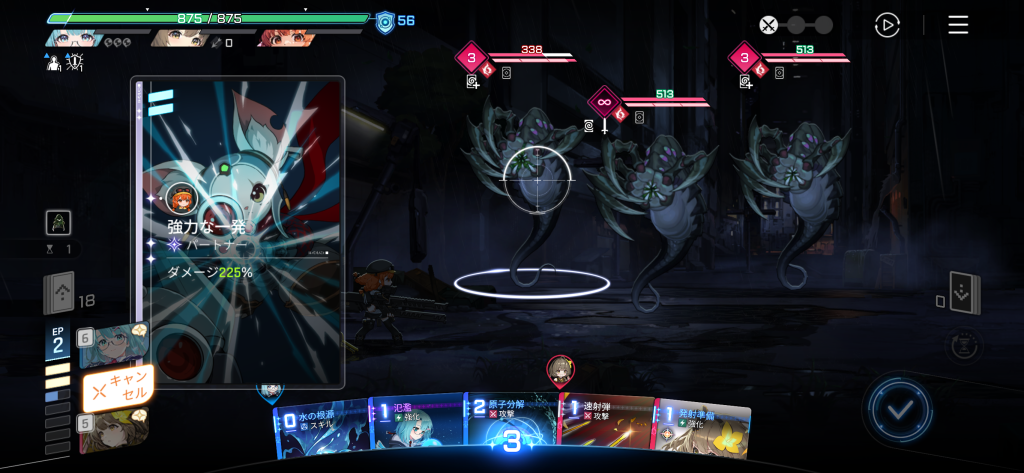Toggle the battle speed switch
This screenshot has width=1024, height=473.
[x=795, y=25]
